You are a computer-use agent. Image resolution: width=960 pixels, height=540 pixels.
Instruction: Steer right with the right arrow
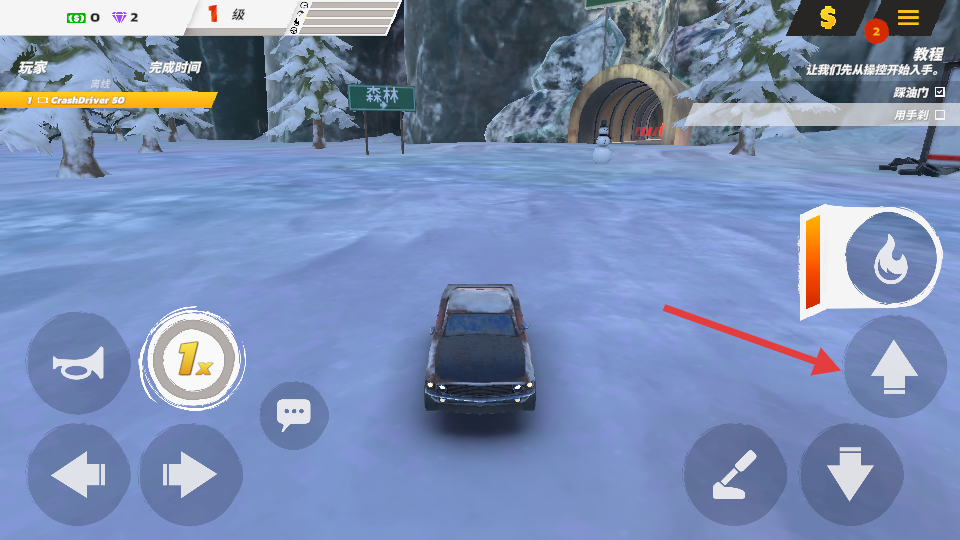pos(190,475)
